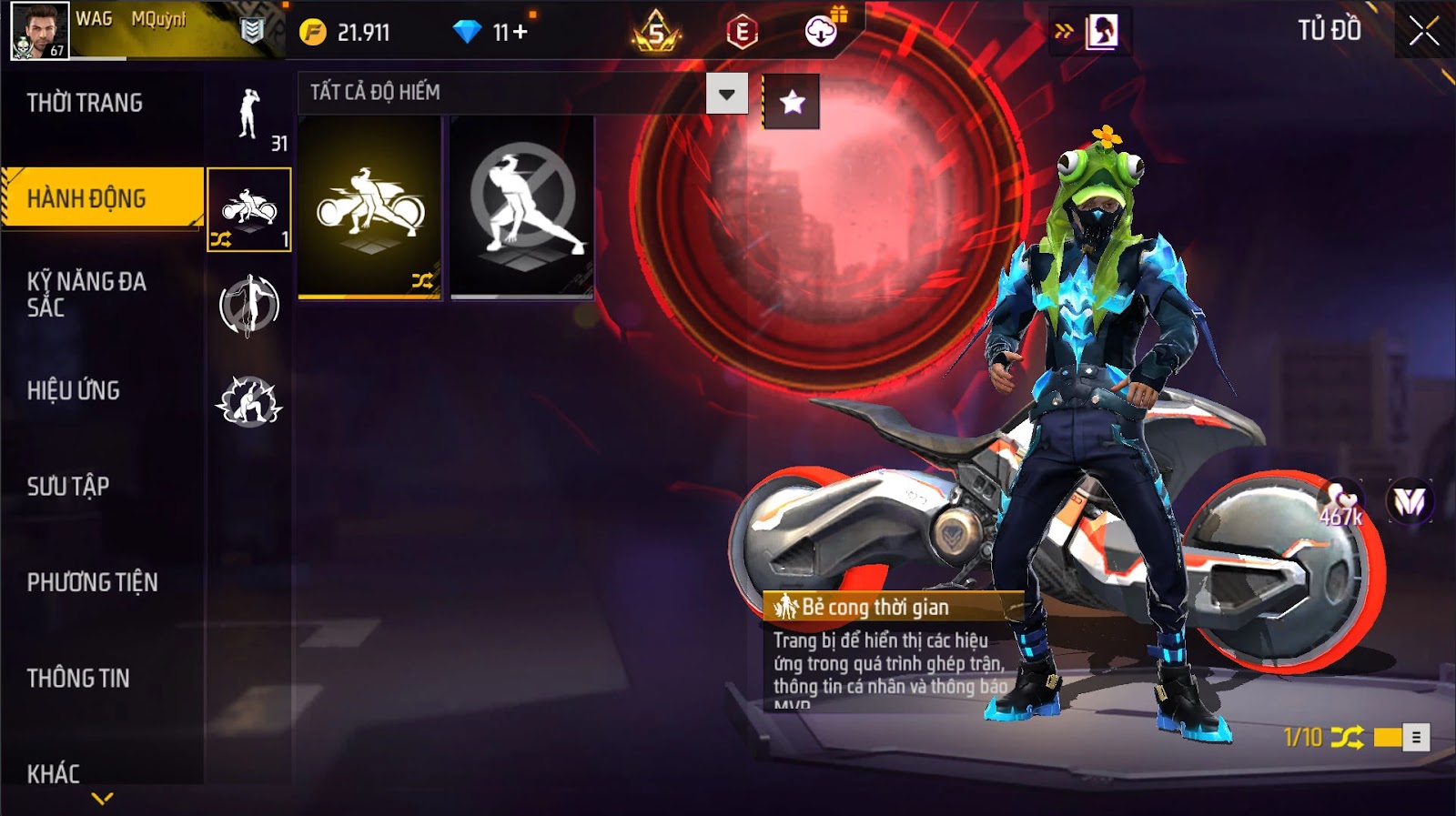Viewport: 1456px width, 816px height.
Task: Close the Tủ Đồ wardrobe screen
Action: (1423, 32)
